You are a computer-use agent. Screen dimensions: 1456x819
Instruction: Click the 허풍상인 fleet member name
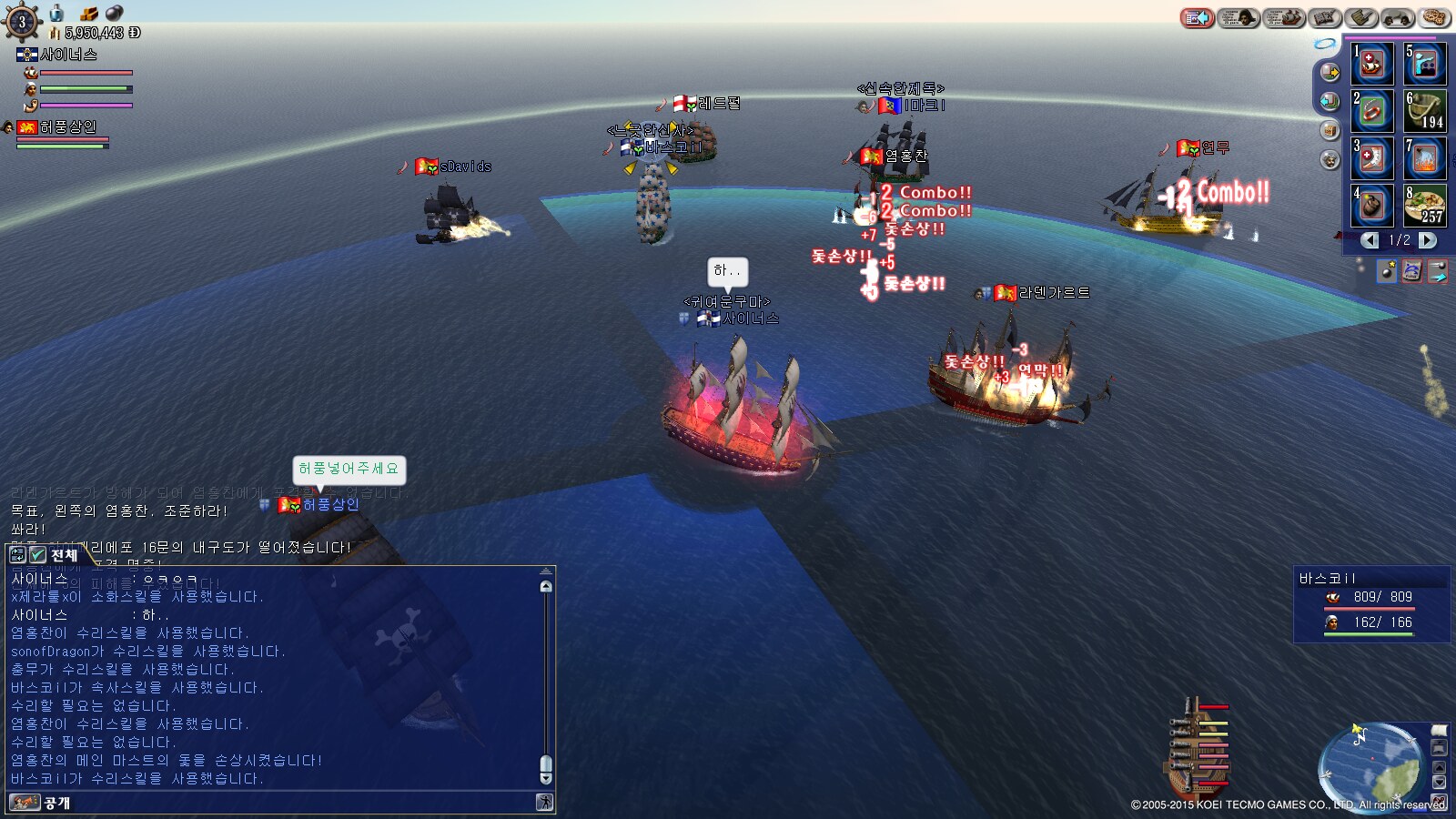pos(67,127)
